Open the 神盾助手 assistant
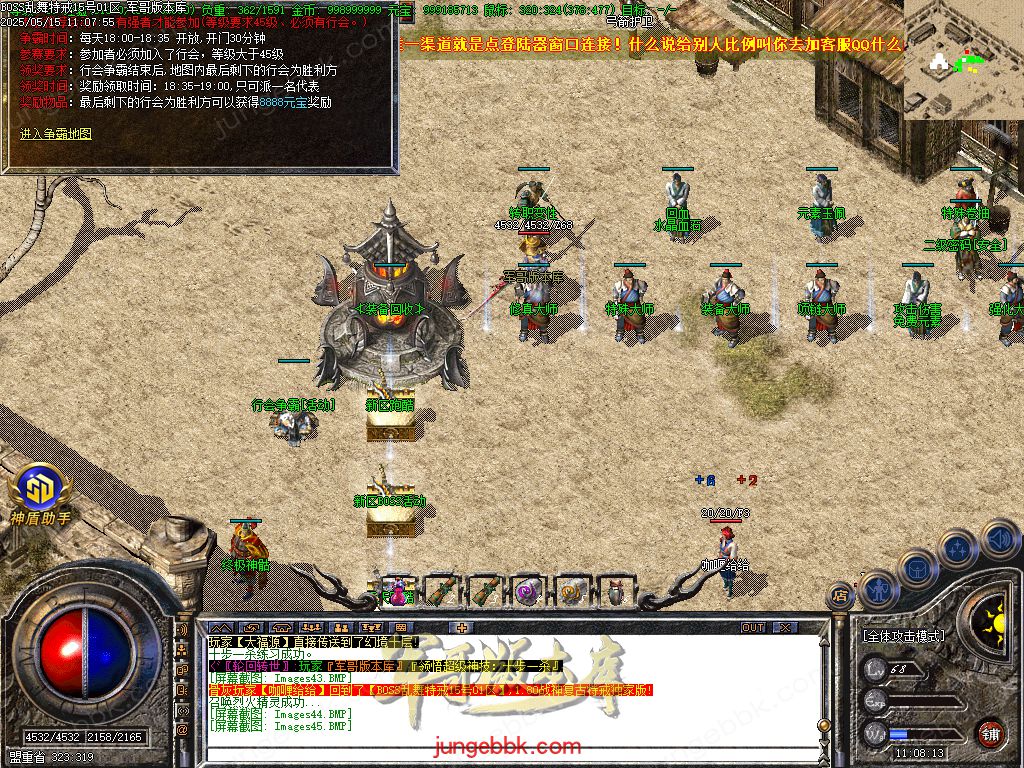The image size is (1024, 768). pos(40,492)
